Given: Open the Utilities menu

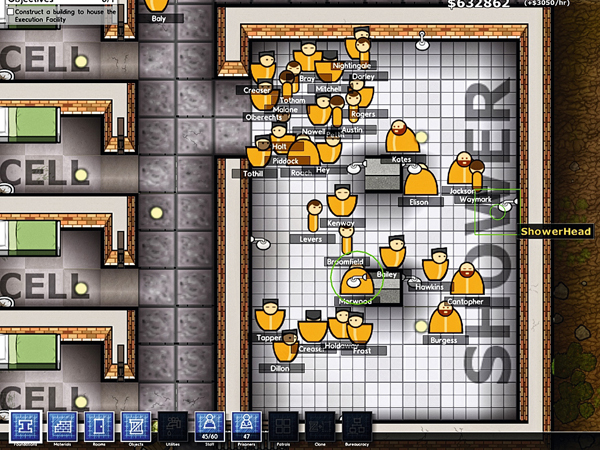Looking at the screenshot, I should pyautogui.click(x=173, y=427).
